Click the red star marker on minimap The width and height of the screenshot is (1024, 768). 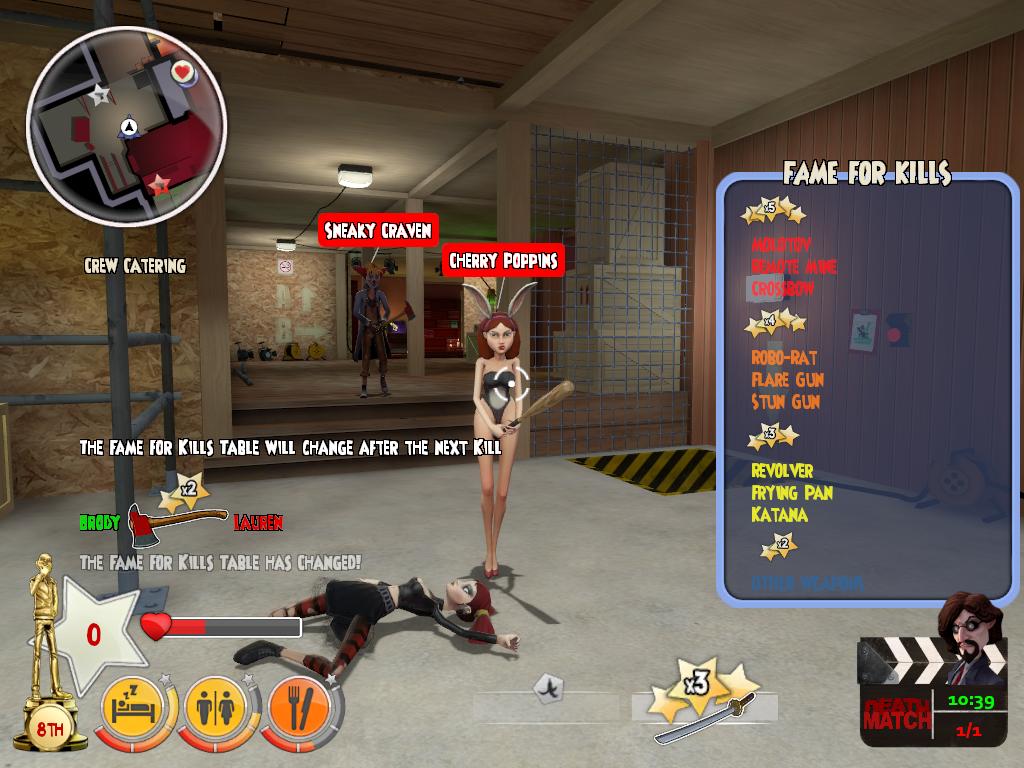[158, 185]
